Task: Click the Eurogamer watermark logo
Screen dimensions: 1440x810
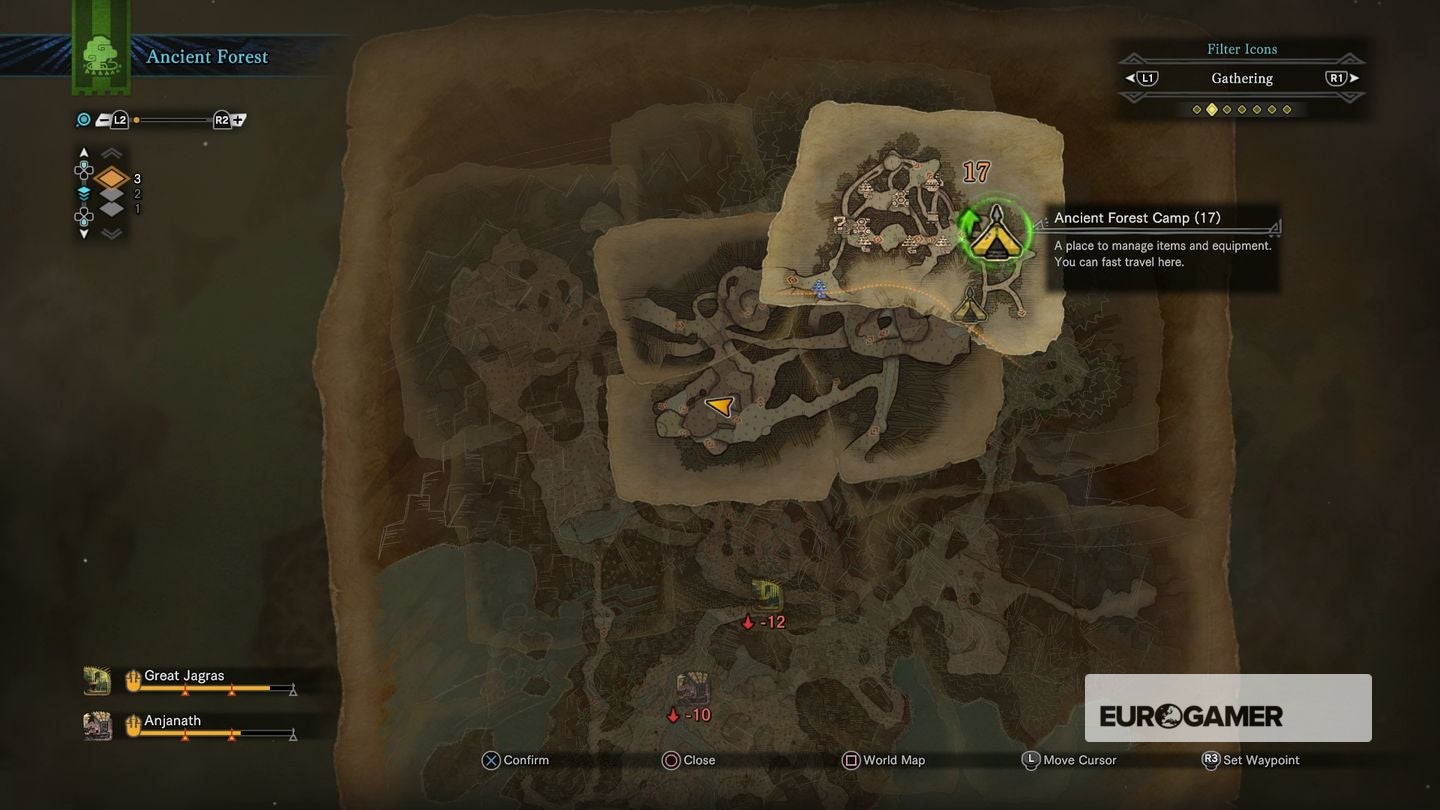Action: pos(1191,716)
